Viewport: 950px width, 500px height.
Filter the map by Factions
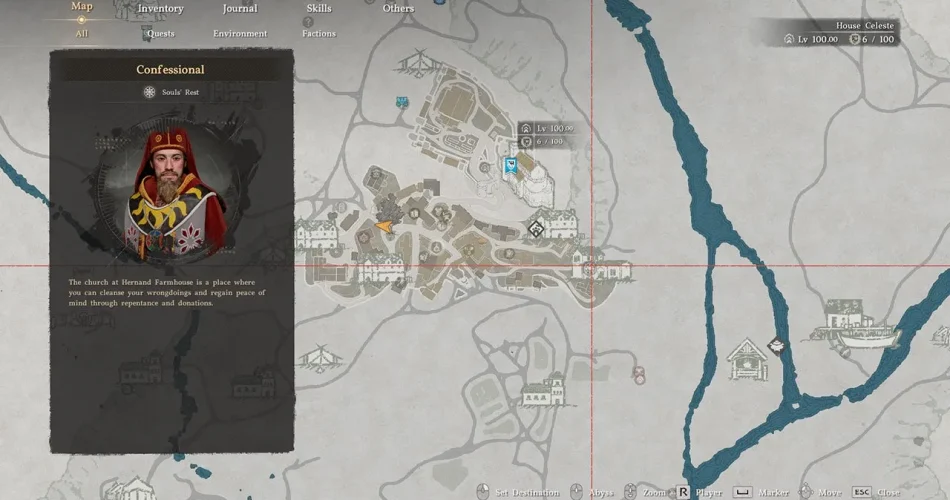[x=319, y=33]
